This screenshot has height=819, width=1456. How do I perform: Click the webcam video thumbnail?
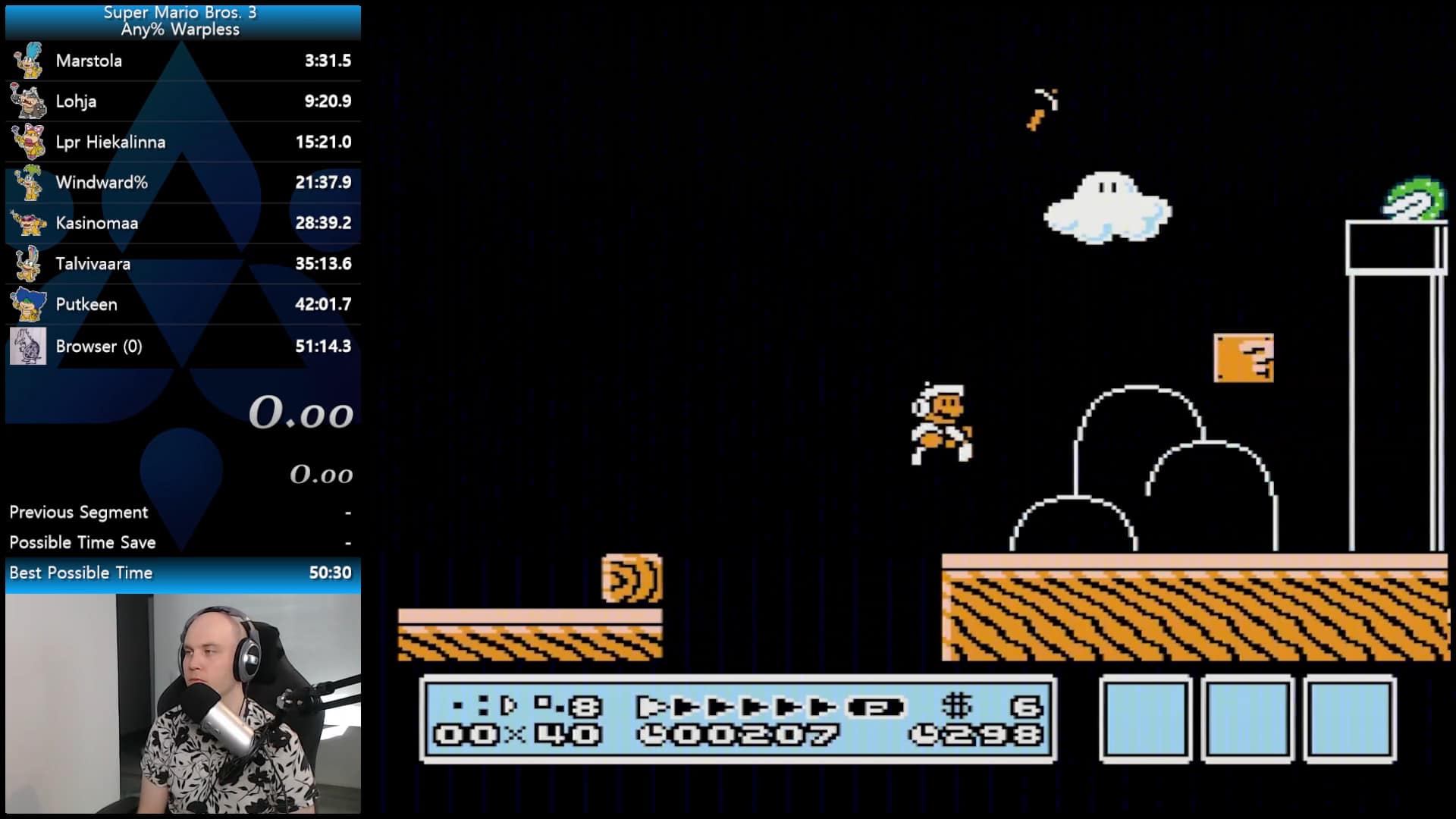[x=180, y=705]
